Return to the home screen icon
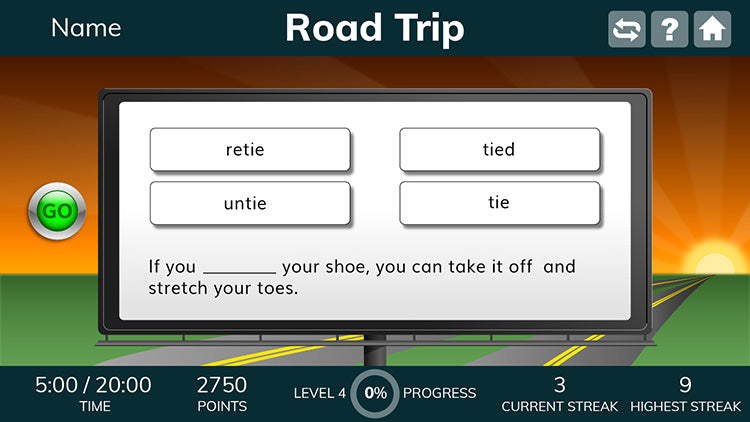The width and height of the screenshot is (750, 422). 712,29
